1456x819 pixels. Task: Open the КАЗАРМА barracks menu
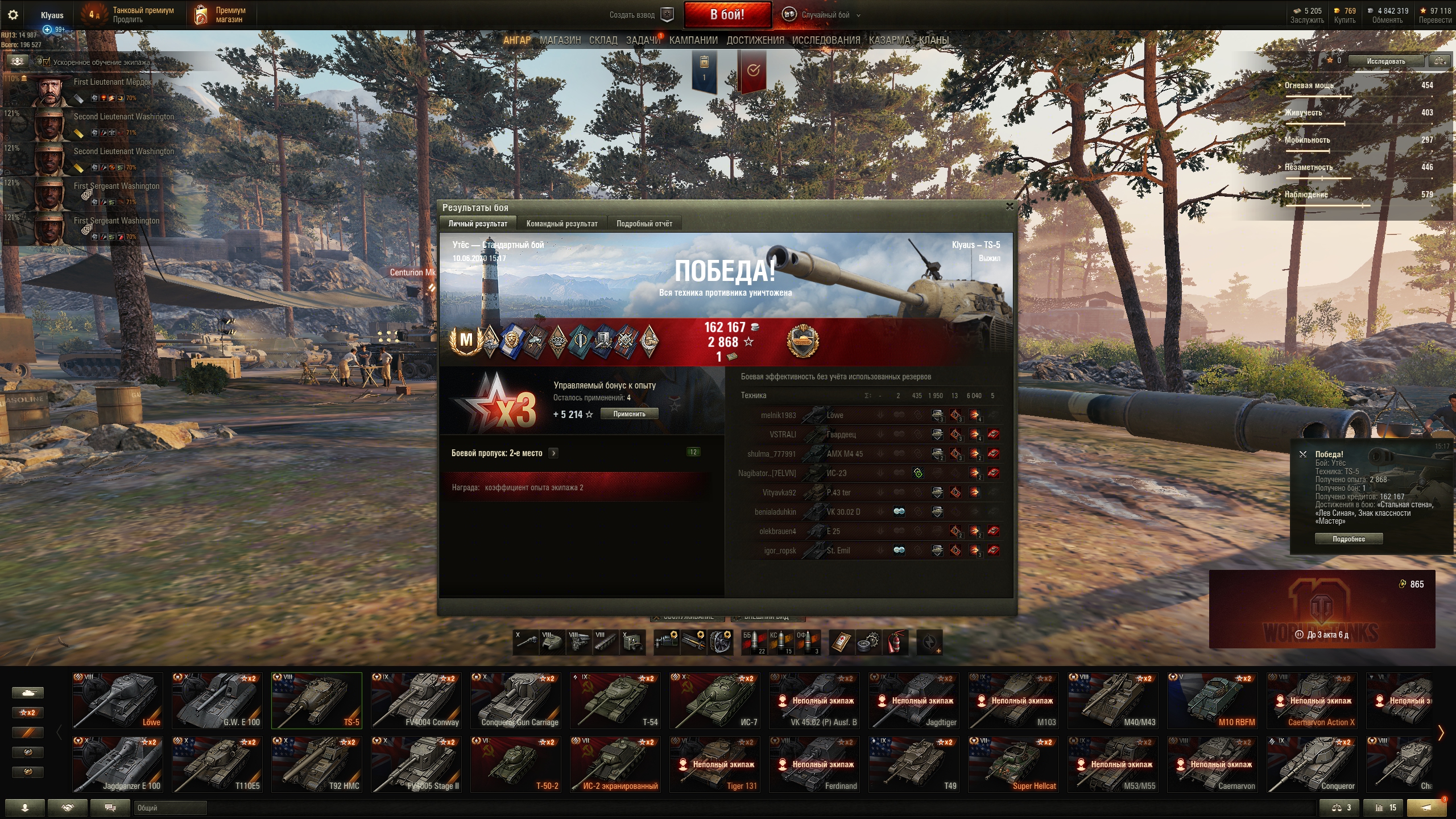coord(889,40)
